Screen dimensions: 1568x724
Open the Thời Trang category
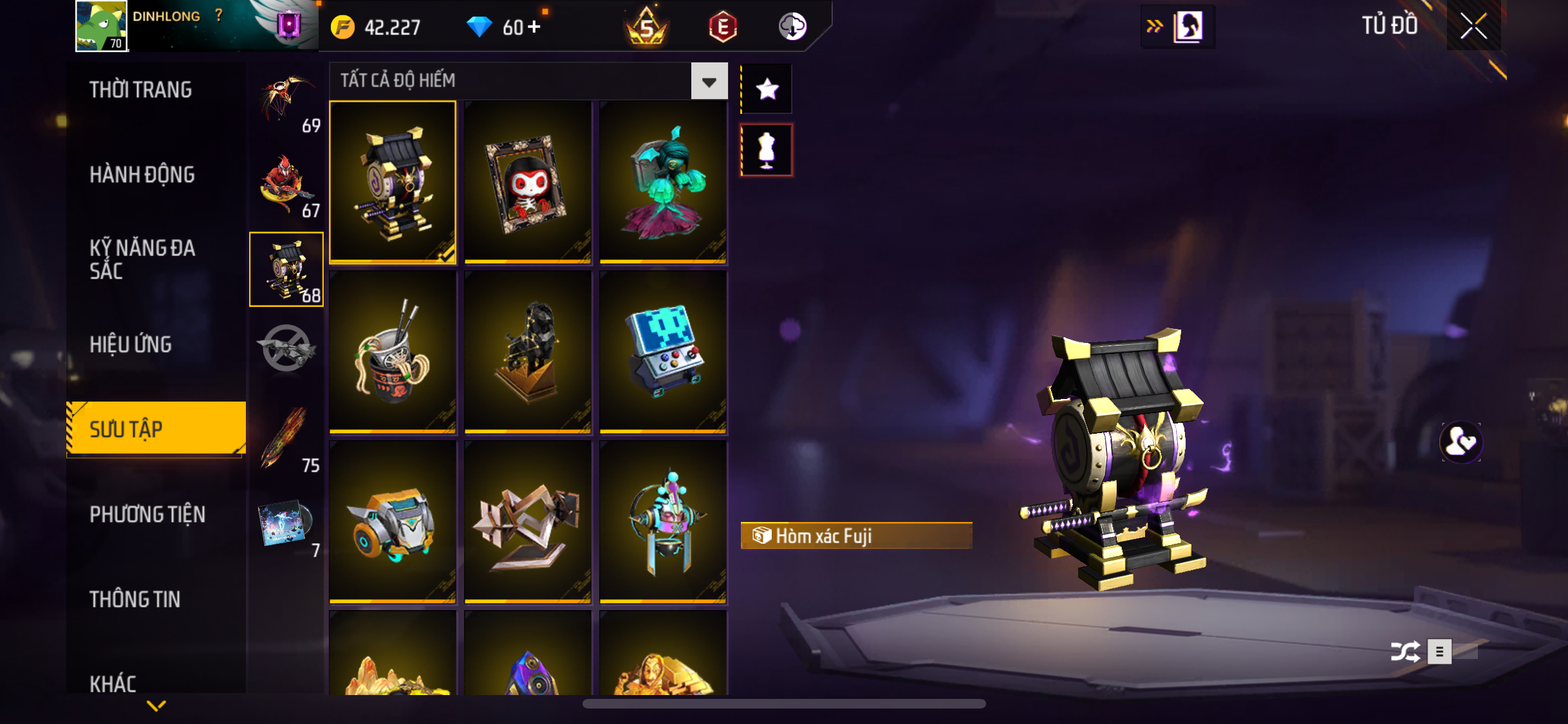click(140, 89)
